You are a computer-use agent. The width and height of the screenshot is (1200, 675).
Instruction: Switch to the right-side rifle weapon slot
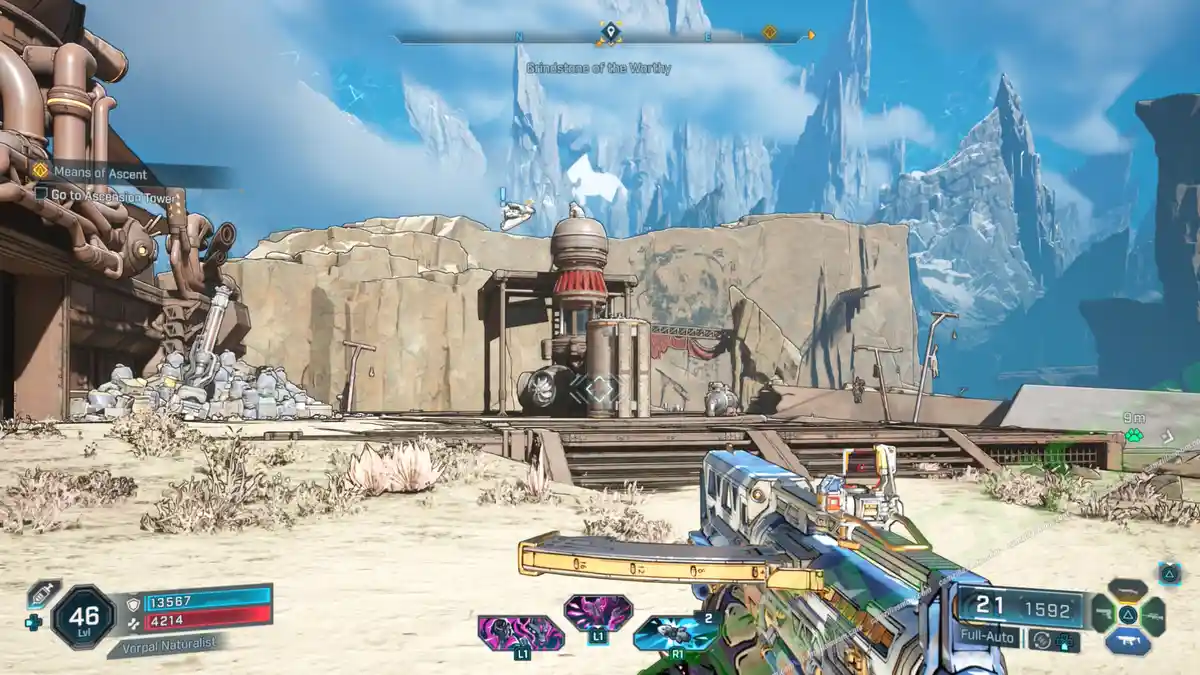tap(1153, 615)
